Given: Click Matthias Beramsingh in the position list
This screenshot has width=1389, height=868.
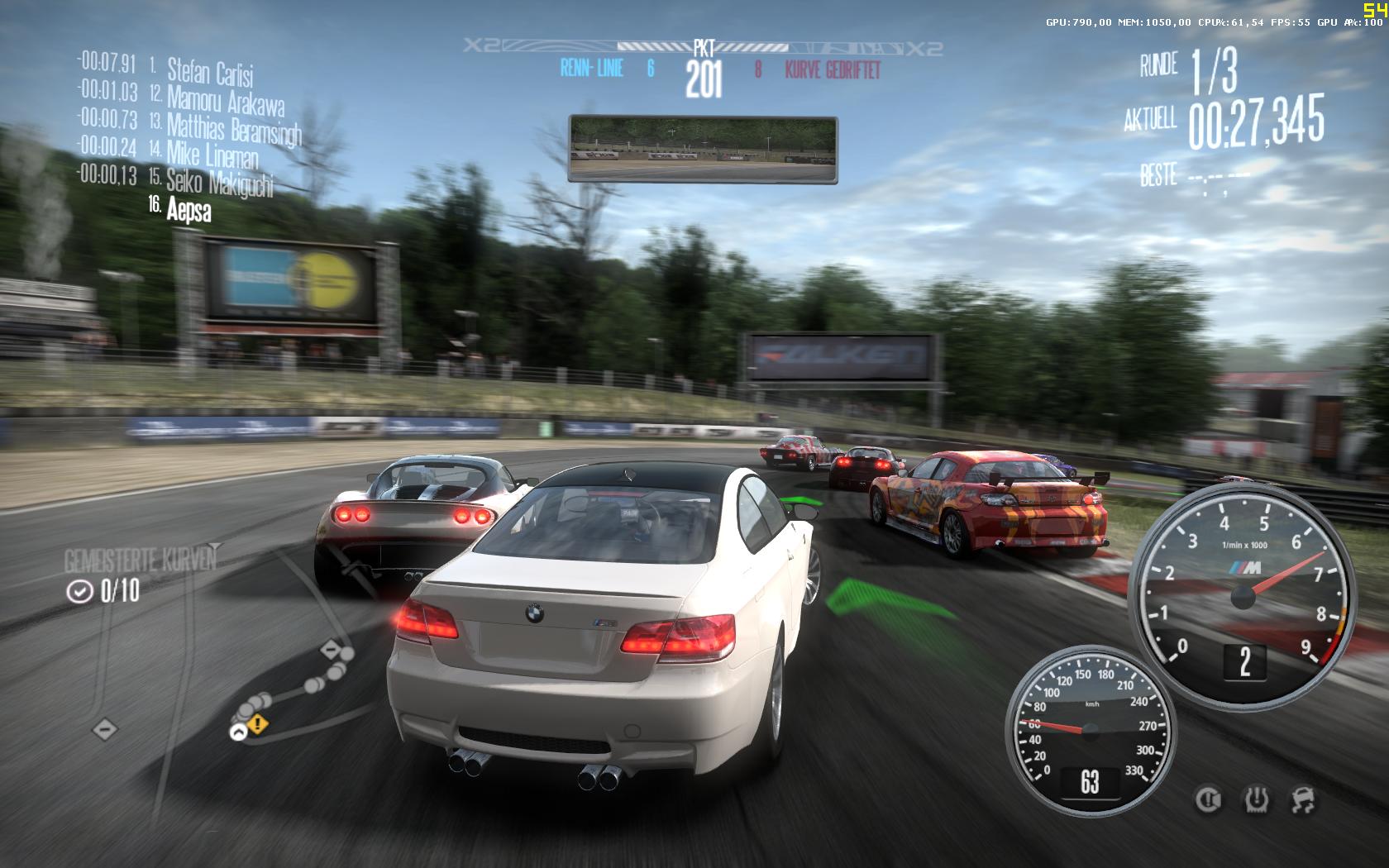Looking at the screenshot, I should (x=234, y=128).
